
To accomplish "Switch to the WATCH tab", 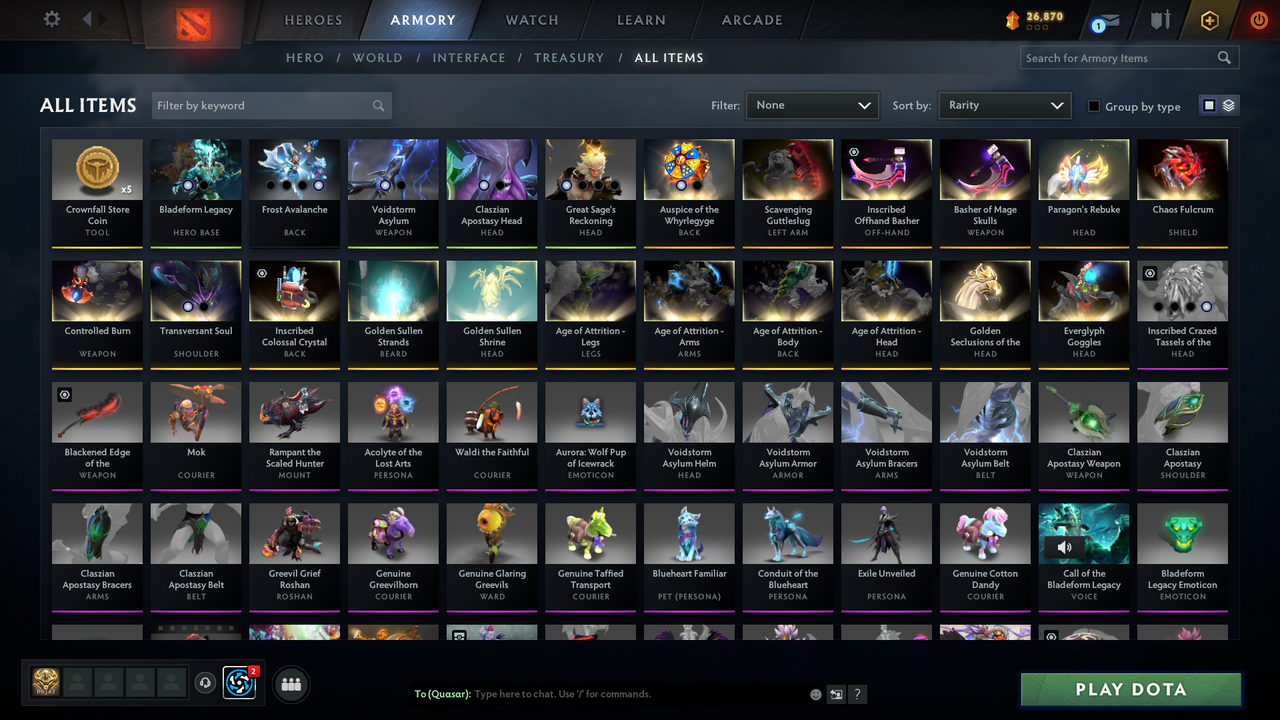I will coord(531,20).
